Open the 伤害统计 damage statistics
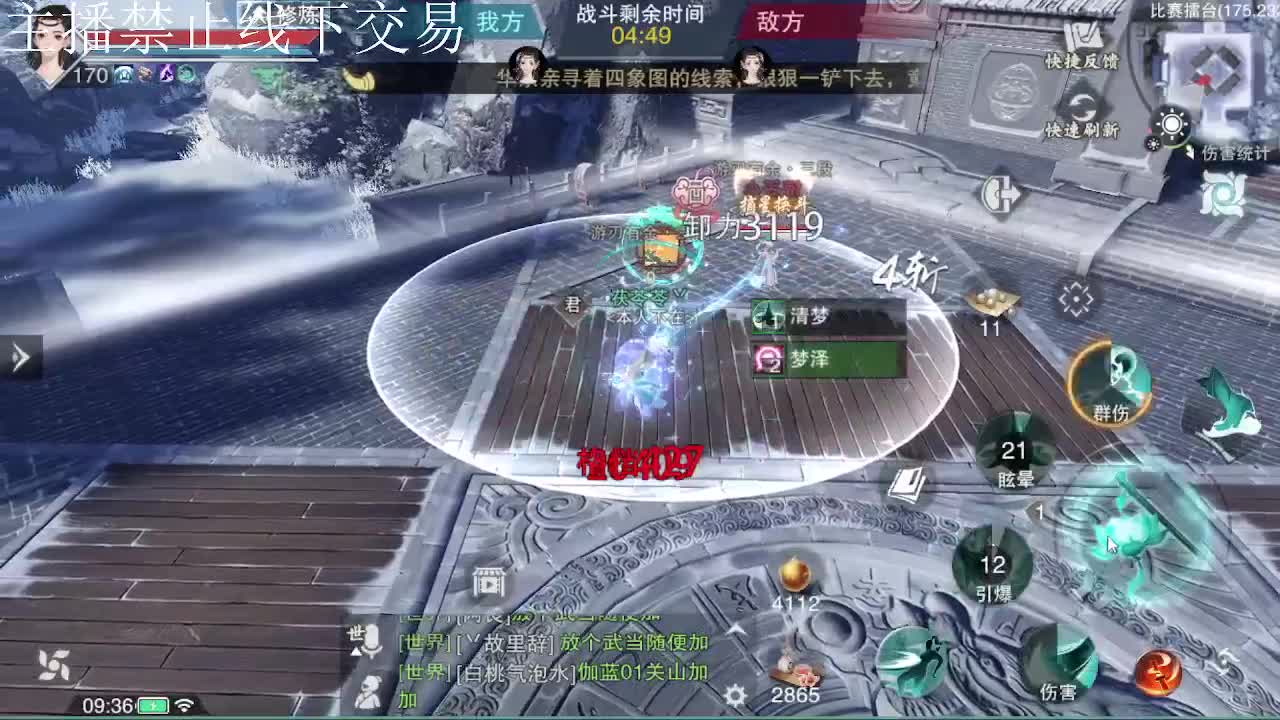The width and height of the screenshot is (1280, 720). (1235, 153)
